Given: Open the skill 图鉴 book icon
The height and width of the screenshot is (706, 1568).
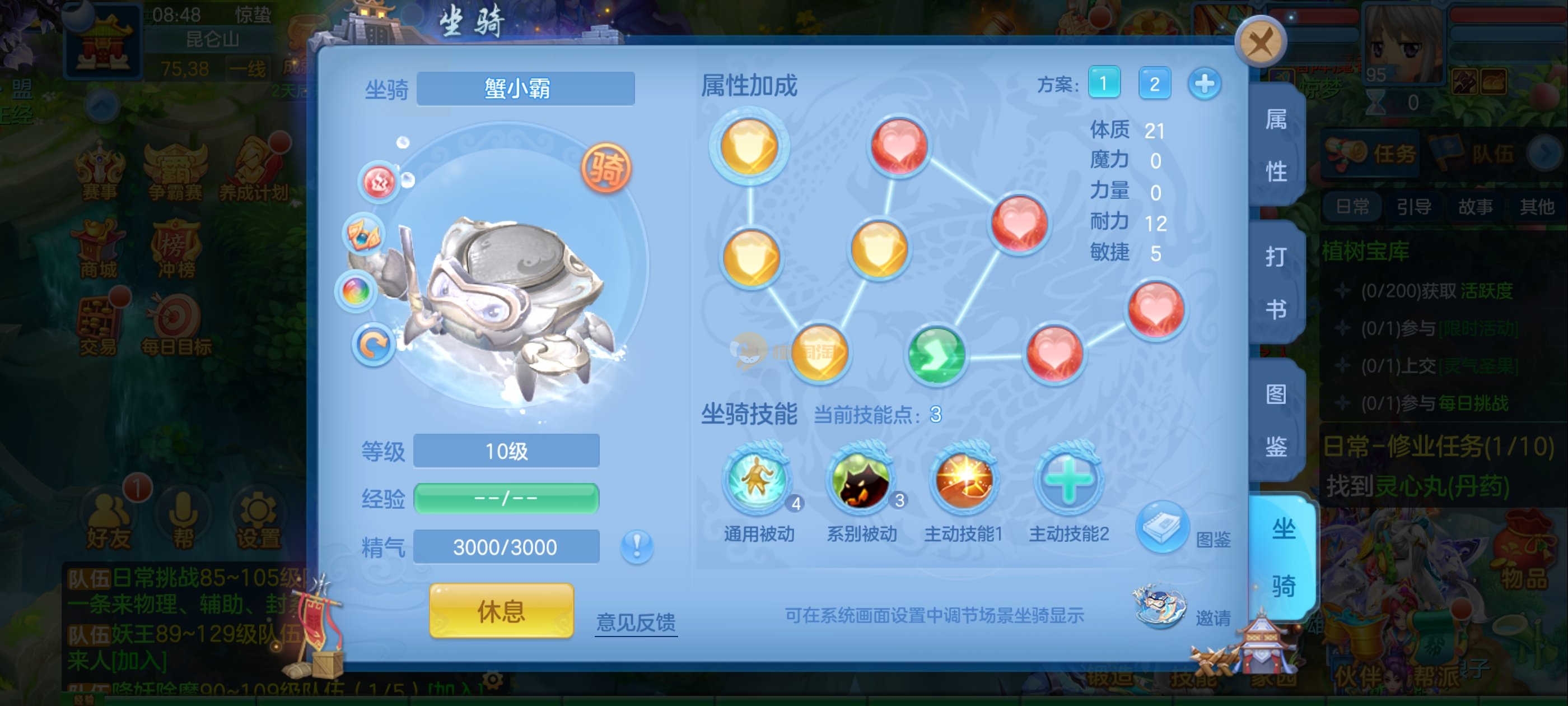Looking at the screenshot, I should 1161,527.
